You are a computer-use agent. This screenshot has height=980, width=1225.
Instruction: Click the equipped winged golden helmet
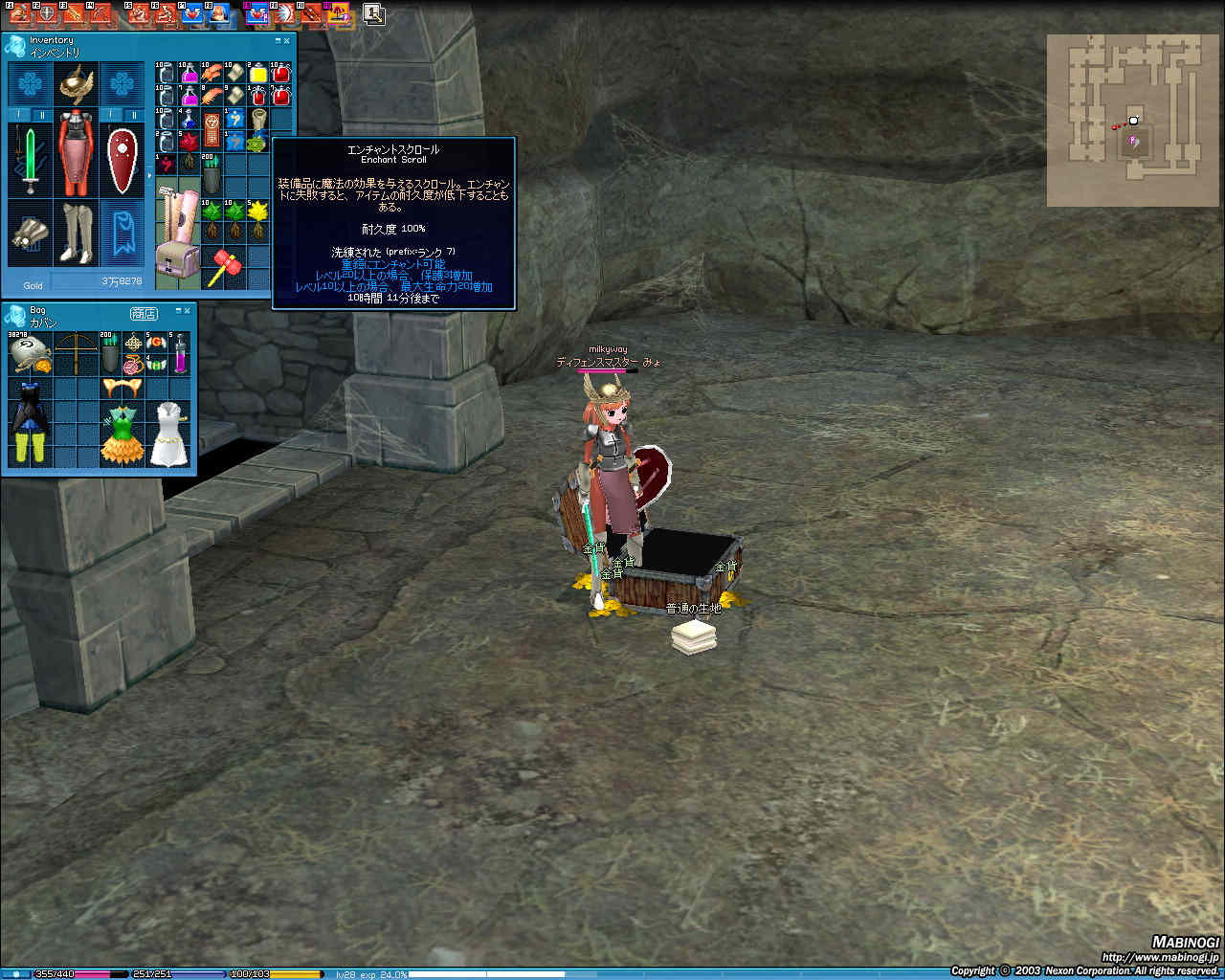(x=76, y=85)
